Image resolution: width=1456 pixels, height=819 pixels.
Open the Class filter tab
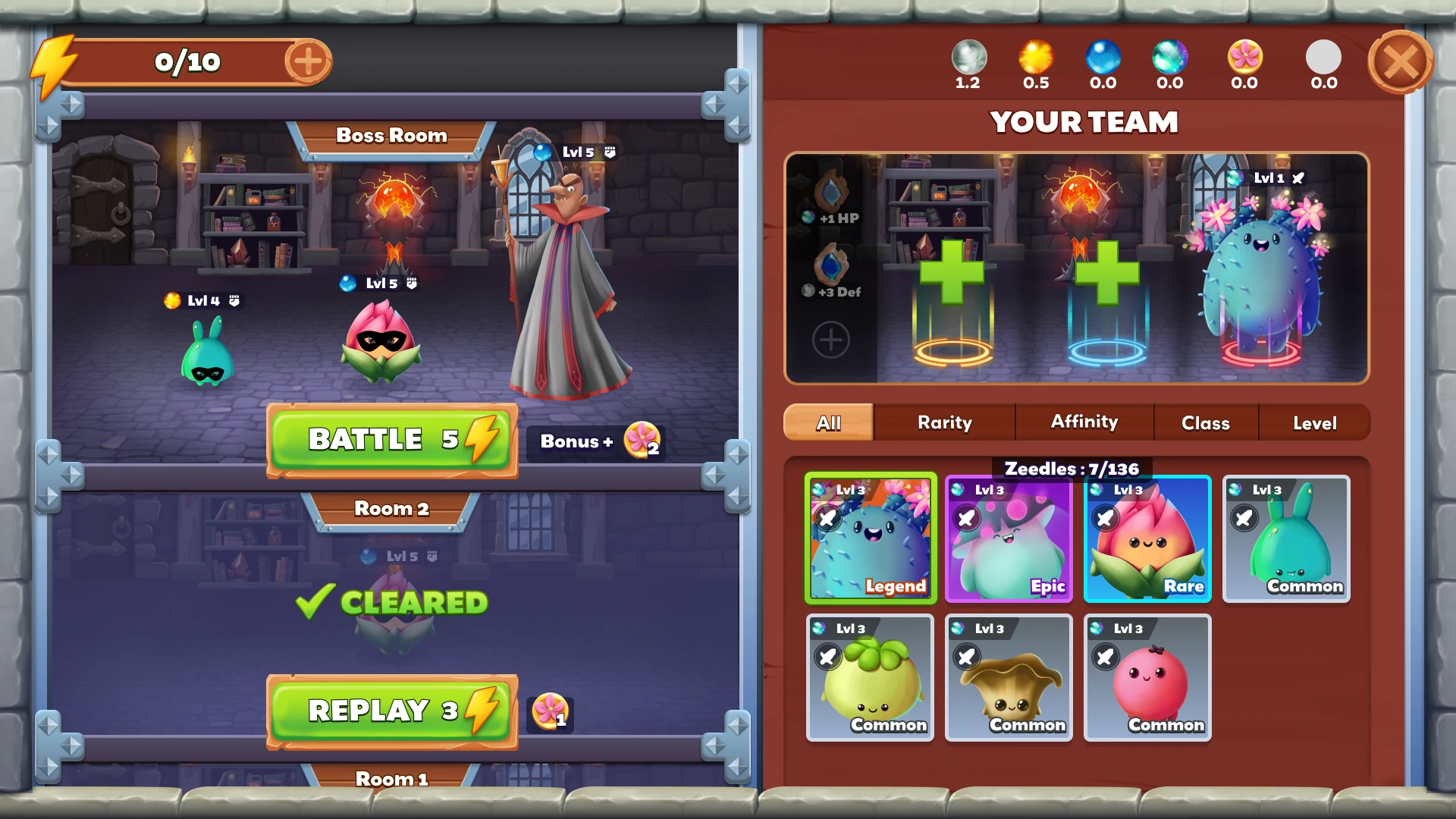pyautogui.click(x=1205, y=422)
